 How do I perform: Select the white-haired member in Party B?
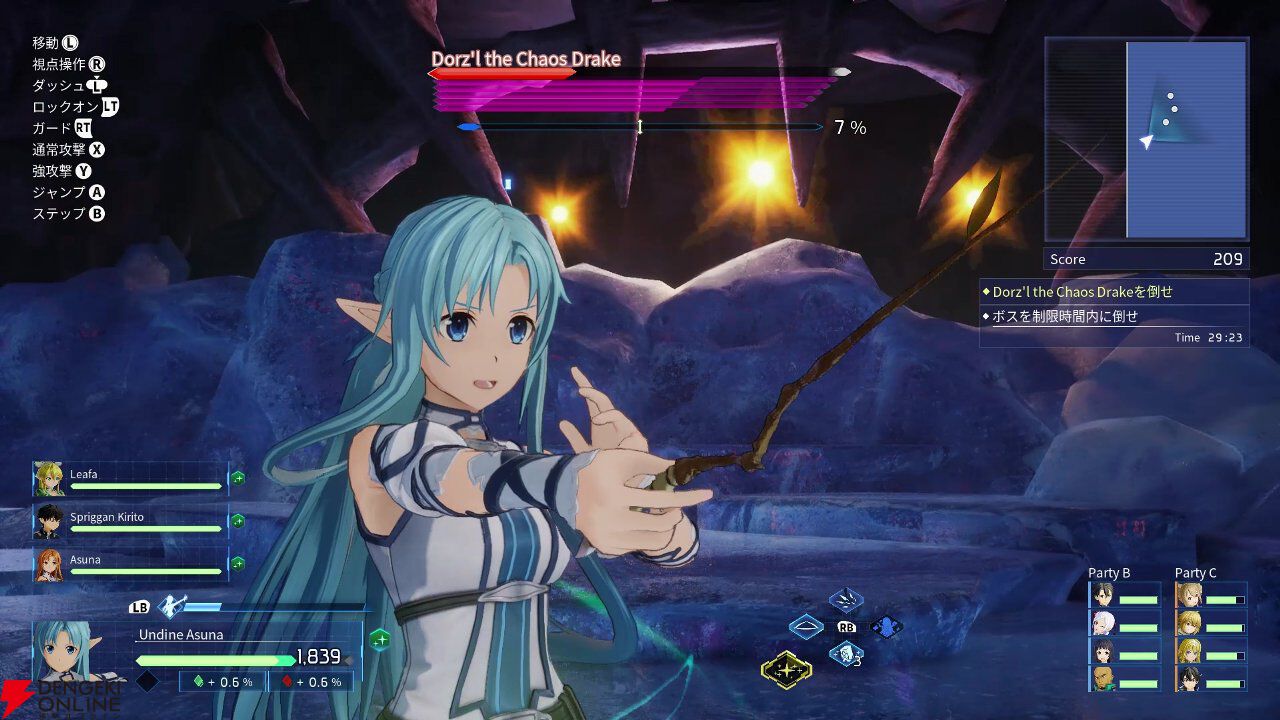pos(1103,623)
